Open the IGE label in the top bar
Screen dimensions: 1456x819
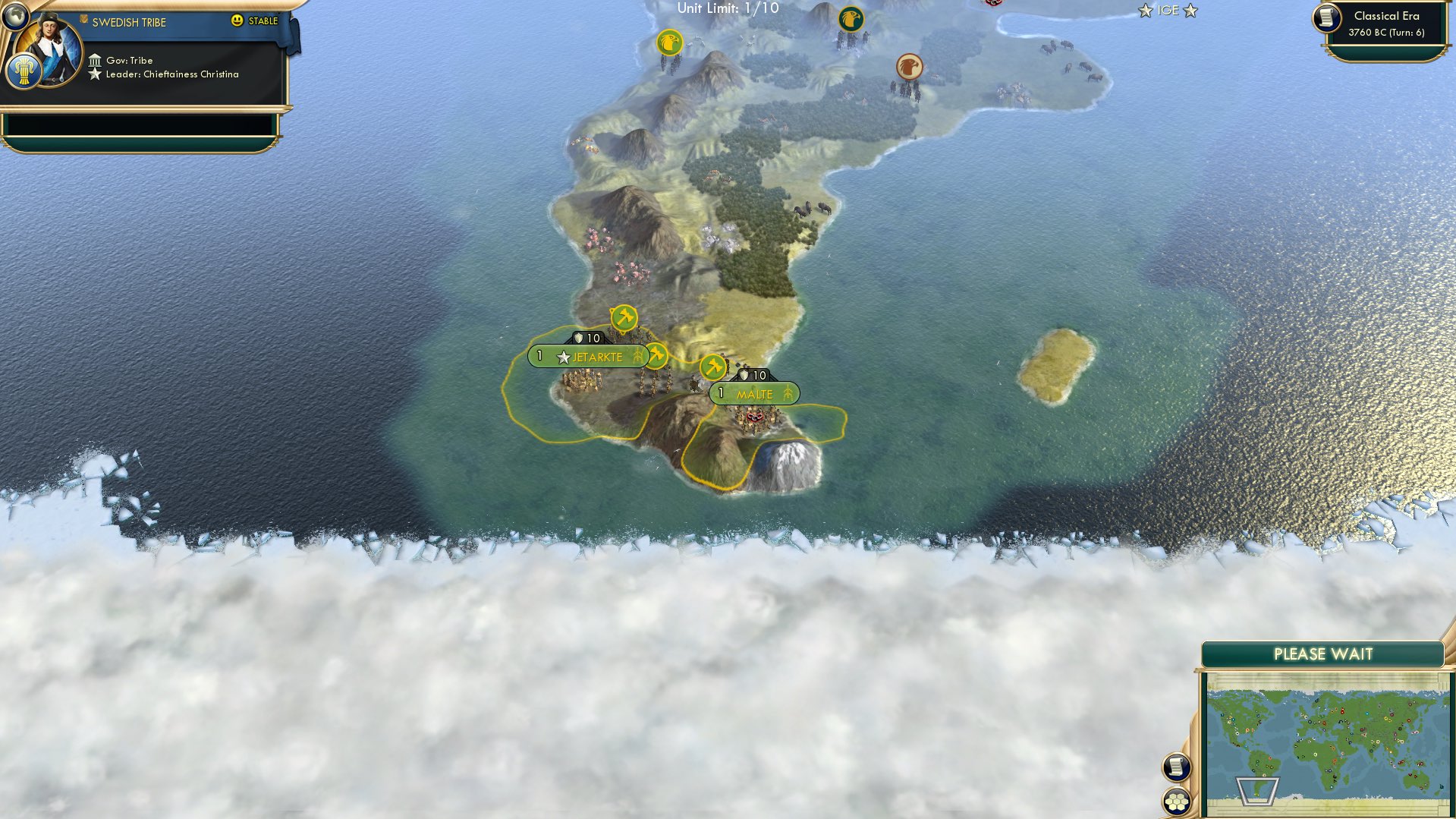pos(1168,11)
